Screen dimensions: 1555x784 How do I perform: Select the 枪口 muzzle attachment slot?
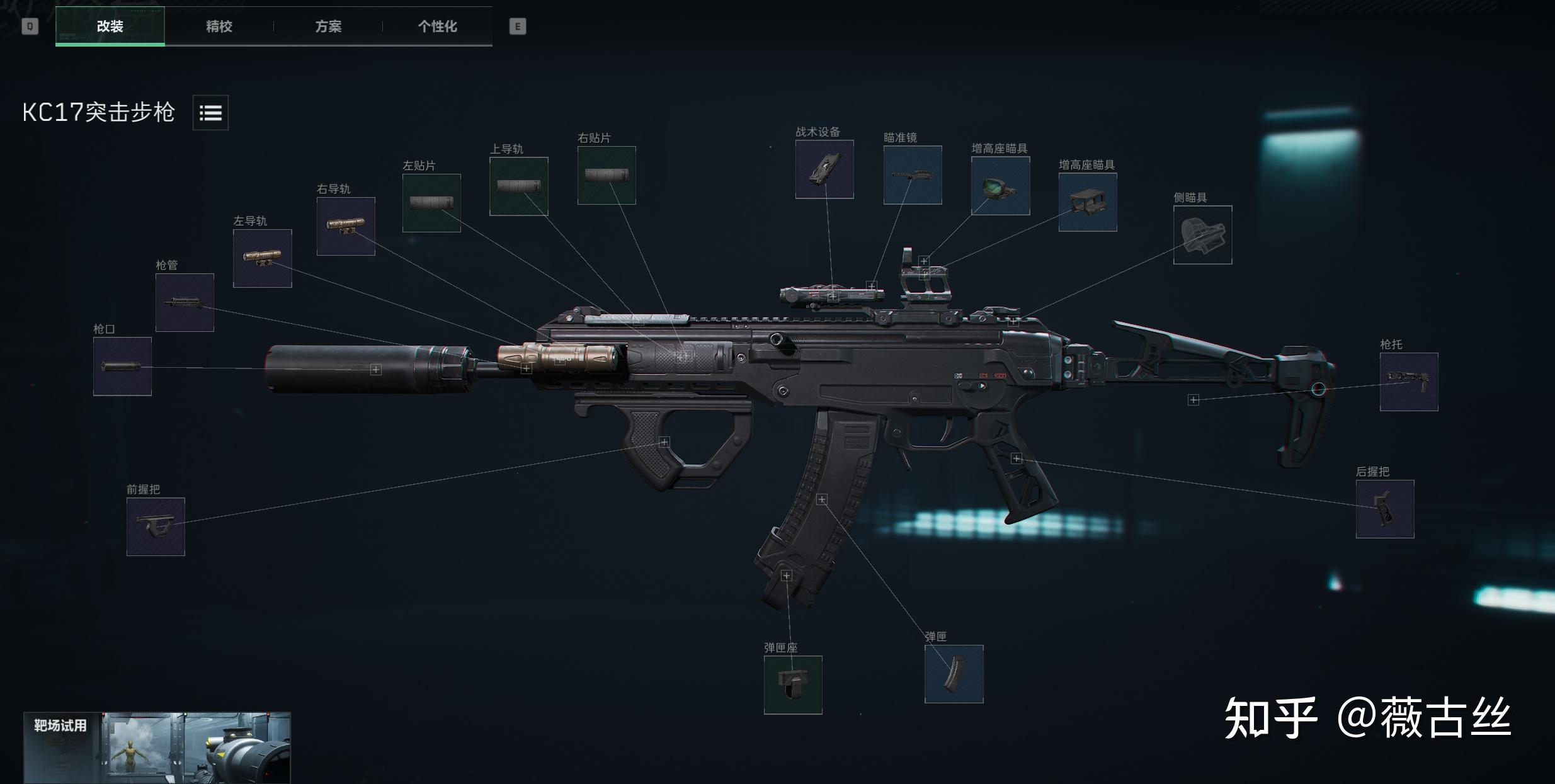click(x=122, y=366)
